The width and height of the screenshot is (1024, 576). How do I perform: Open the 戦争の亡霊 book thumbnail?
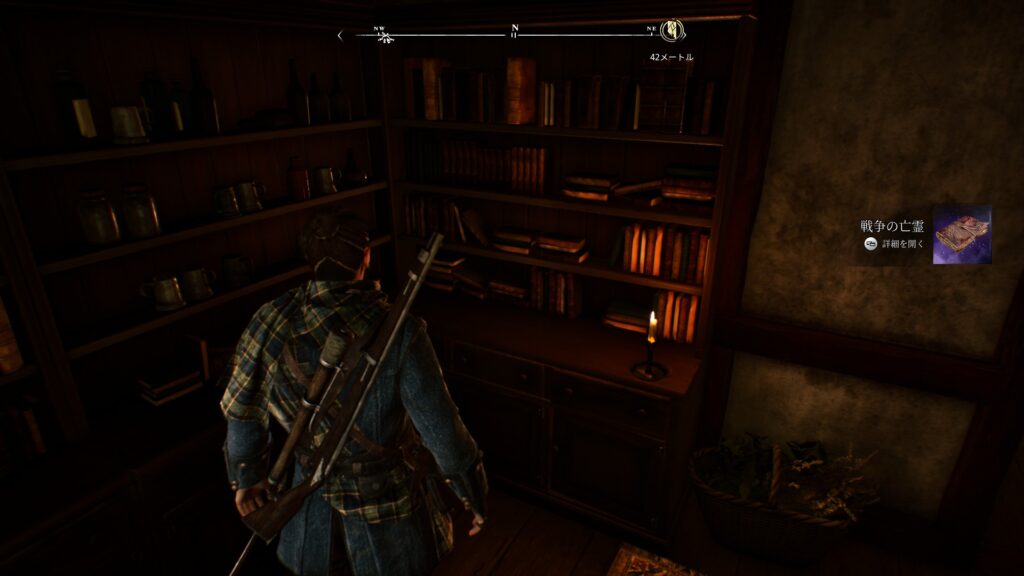(961, 235)
